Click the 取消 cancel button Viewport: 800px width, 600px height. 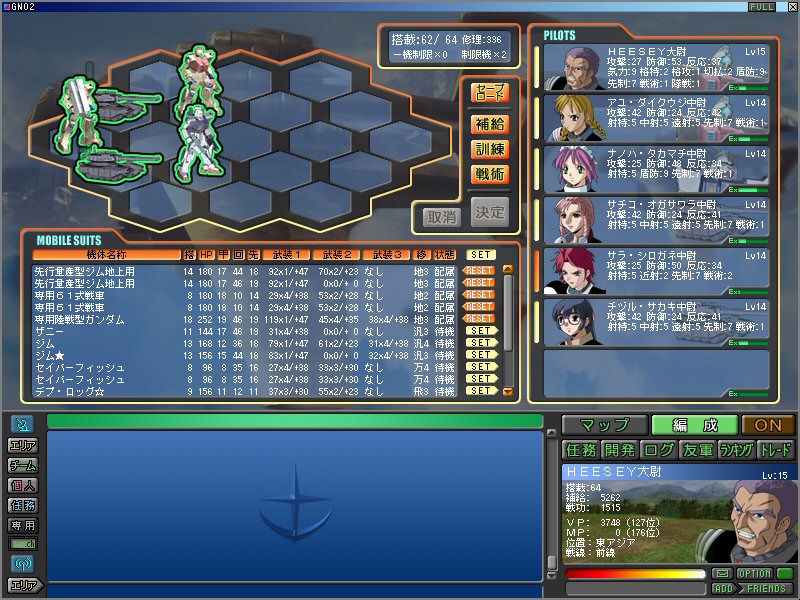click(x=442, y=216)
